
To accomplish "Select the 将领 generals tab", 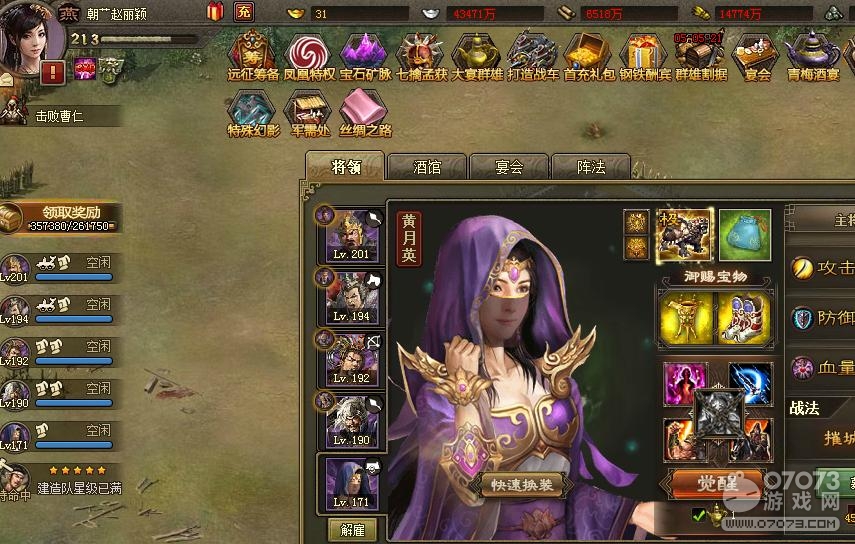I will (x=345, y=167).
